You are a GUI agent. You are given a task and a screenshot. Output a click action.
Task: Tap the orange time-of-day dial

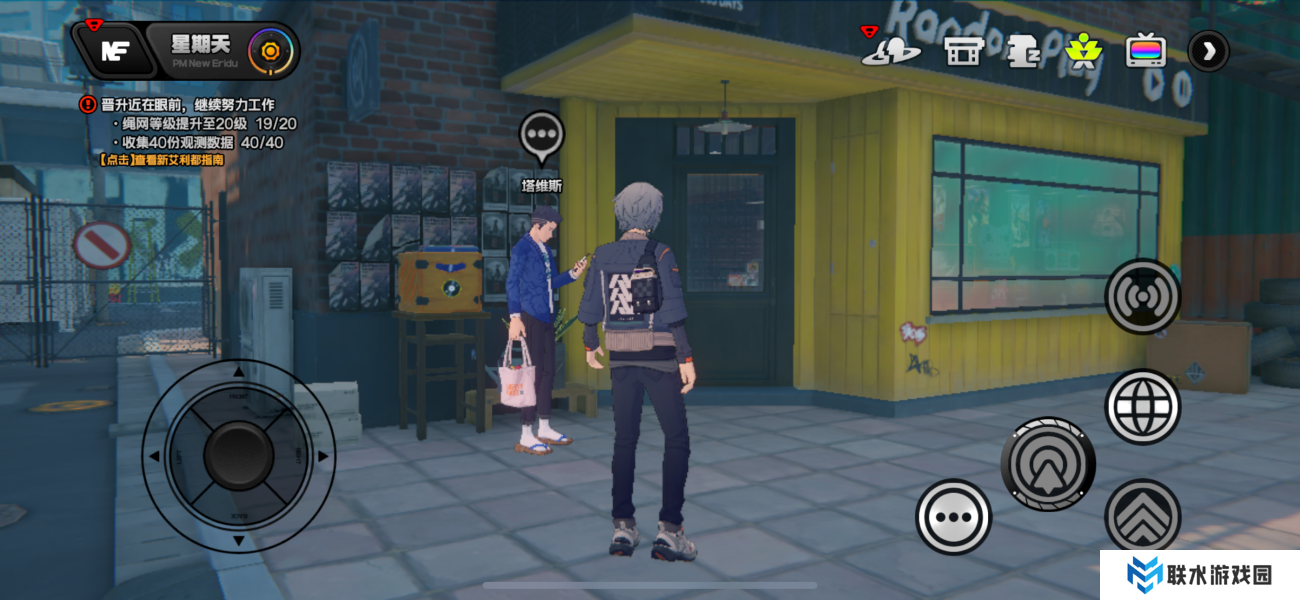click(268, 50)
